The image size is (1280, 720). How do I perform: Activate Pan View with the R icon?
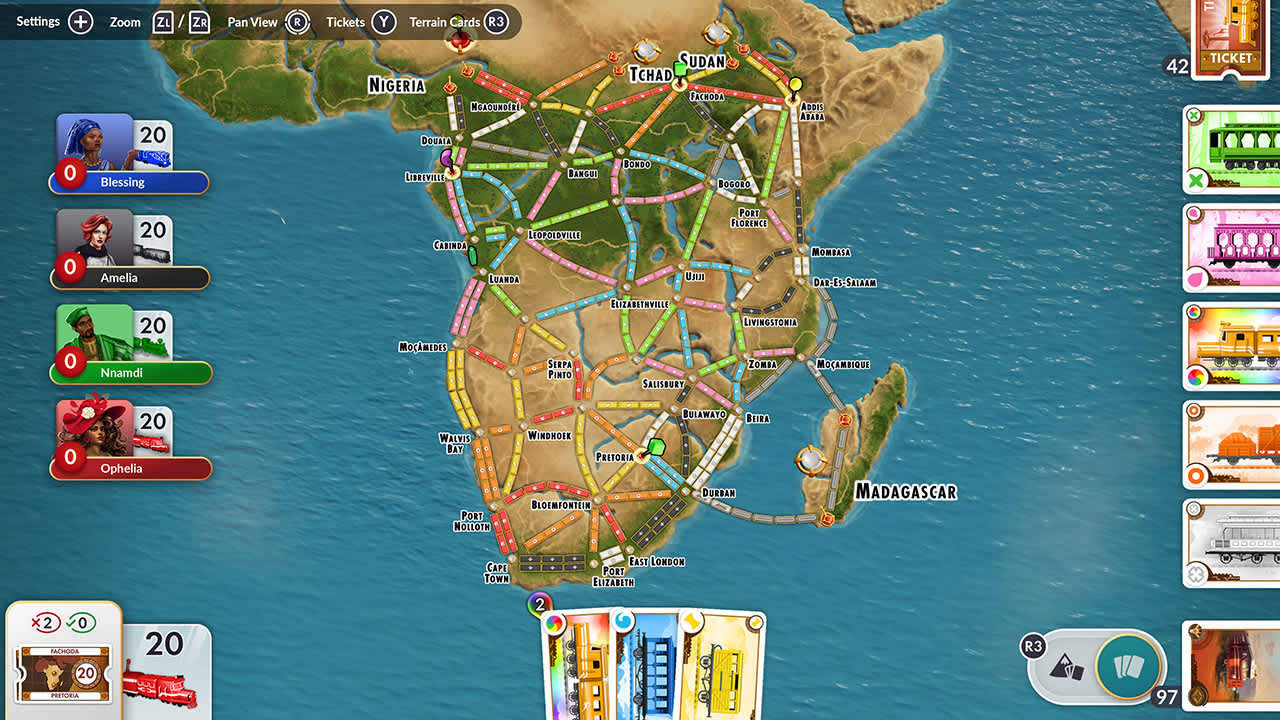296,21
